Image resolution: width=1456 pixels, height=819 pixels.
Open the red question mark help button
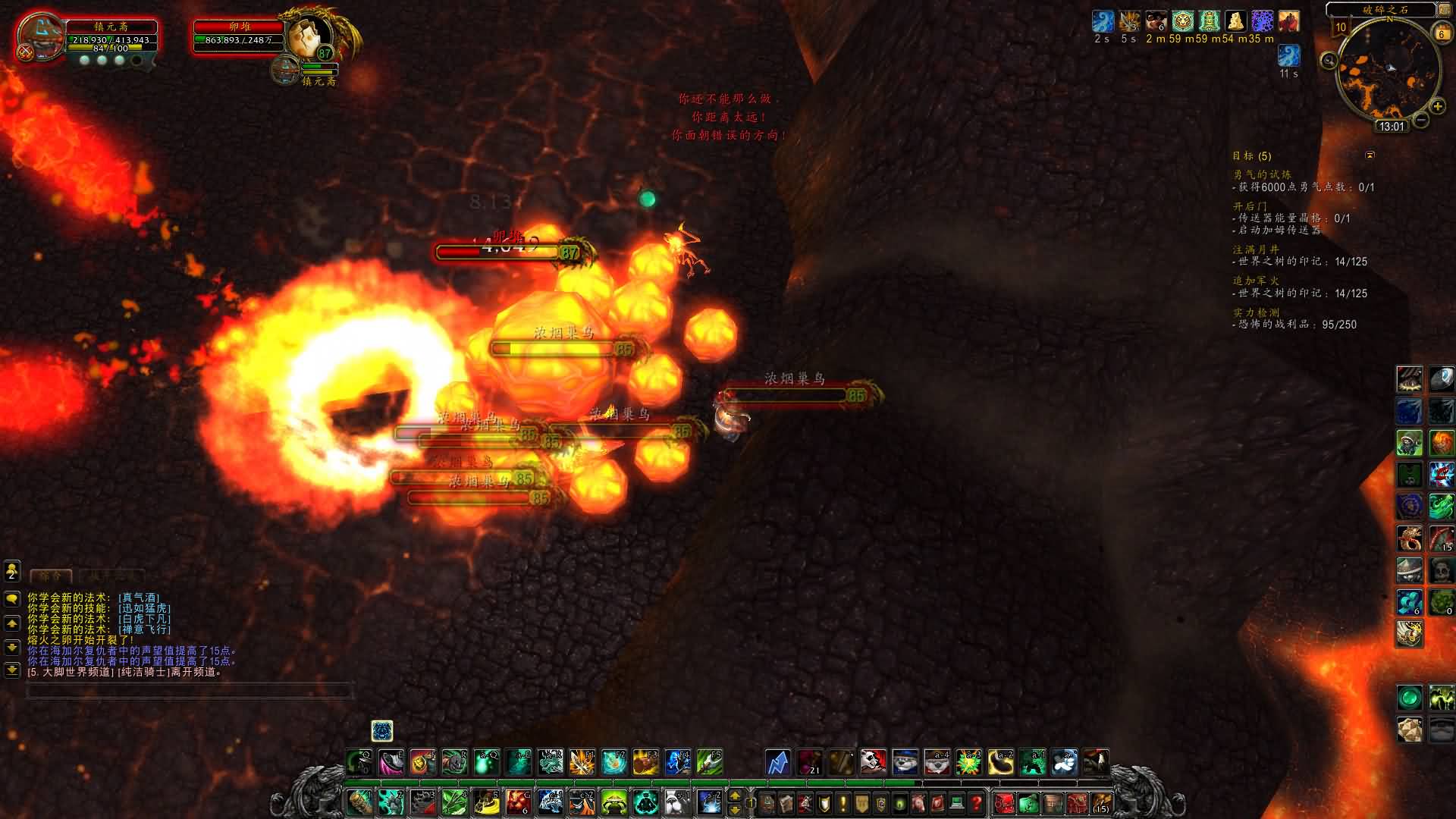coord(976,802)
